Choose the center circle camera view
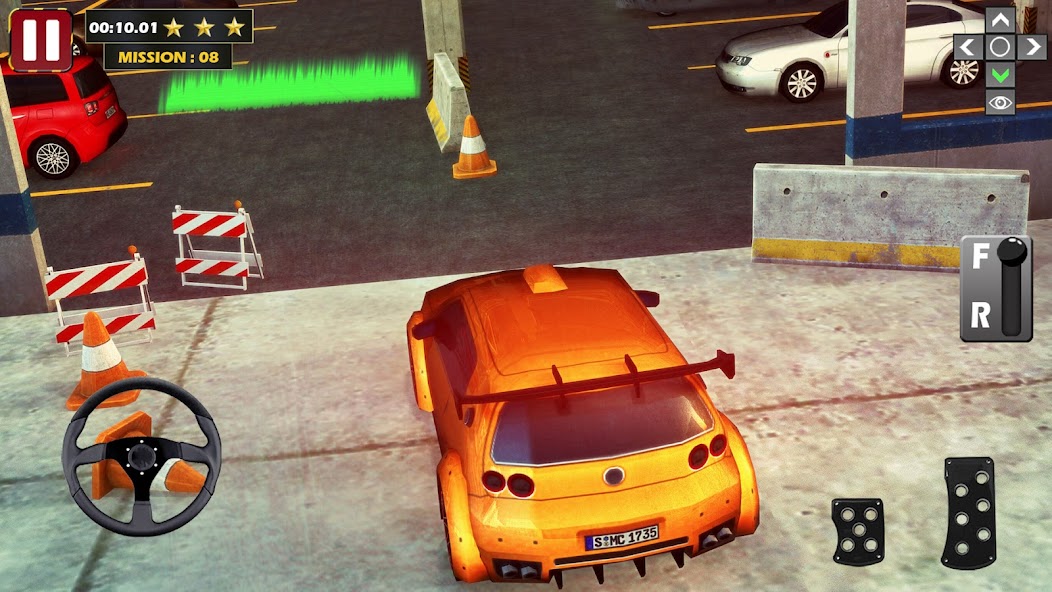 tap(1000, 47)
